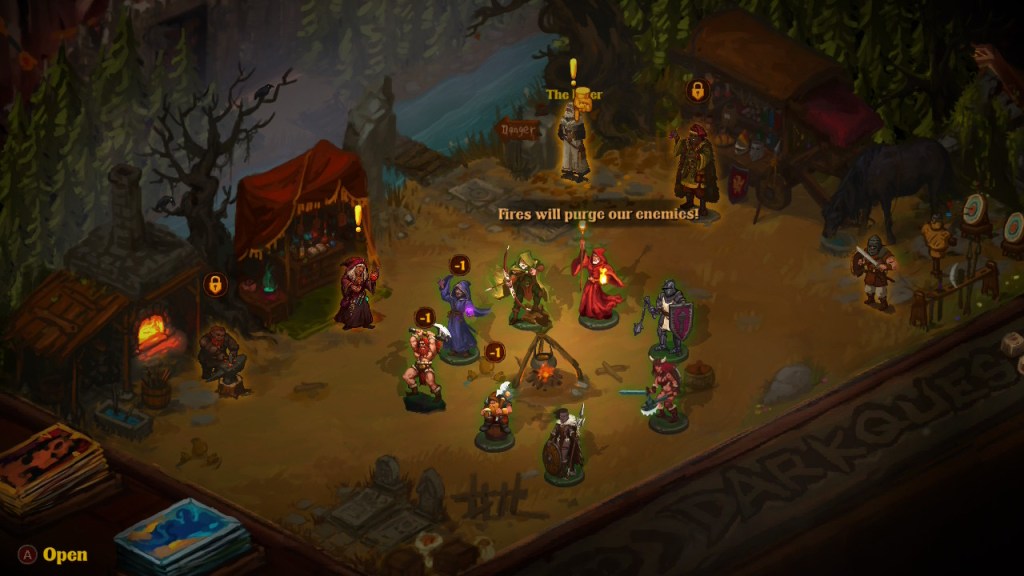This screenshot has width=1024, height=576.
Task: Pick the horned red-haired swordswoman hero
Action: 666,391
